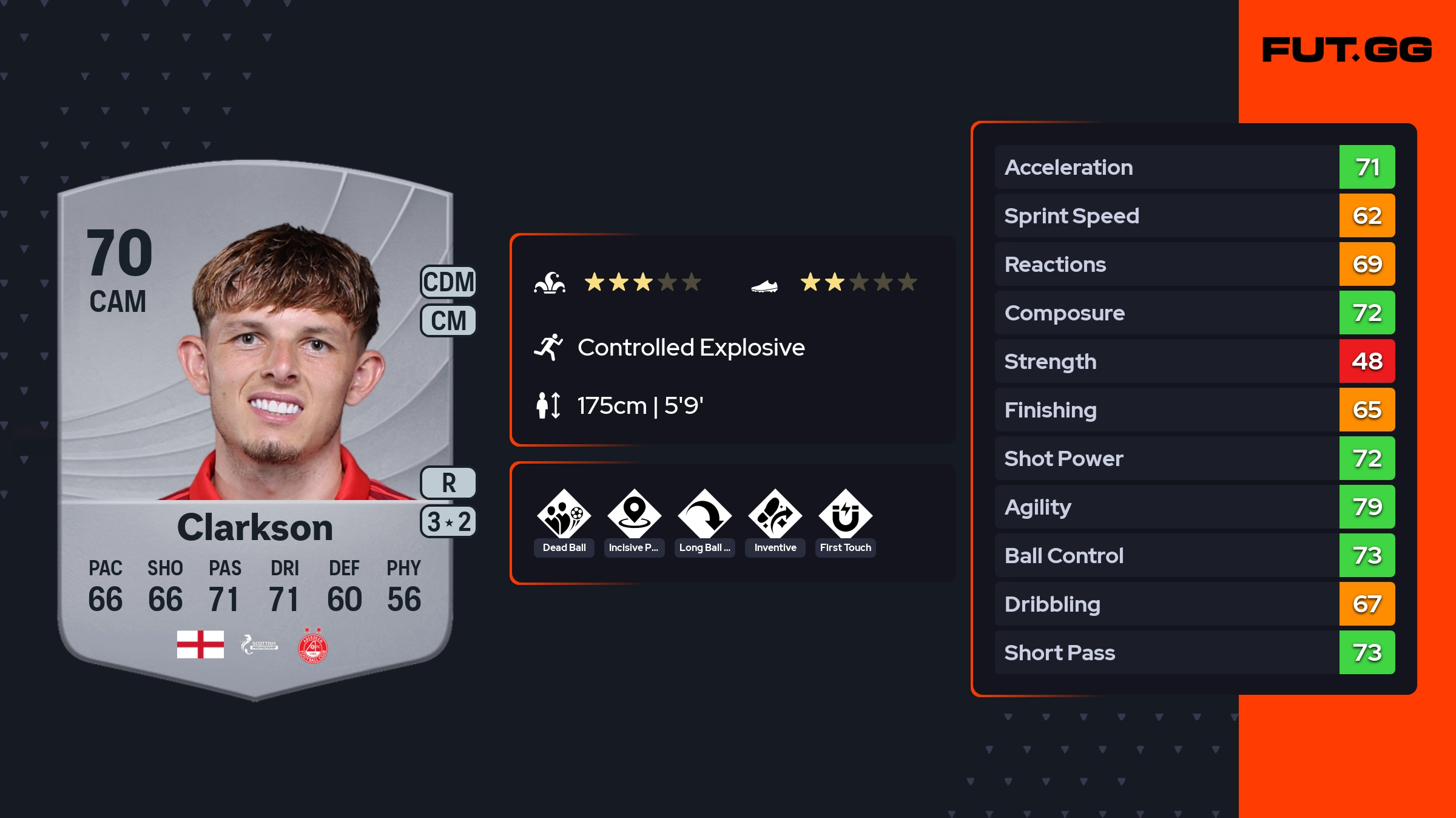1456x818 pixels.
Task: Click the Short Pass stat row
Action: coord(1194,652)
